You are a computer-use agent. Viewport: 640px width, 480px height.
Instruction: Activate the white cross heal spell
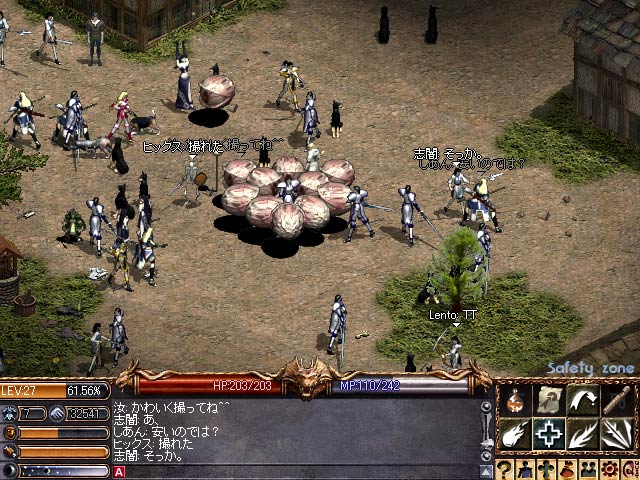pos(548,435)
